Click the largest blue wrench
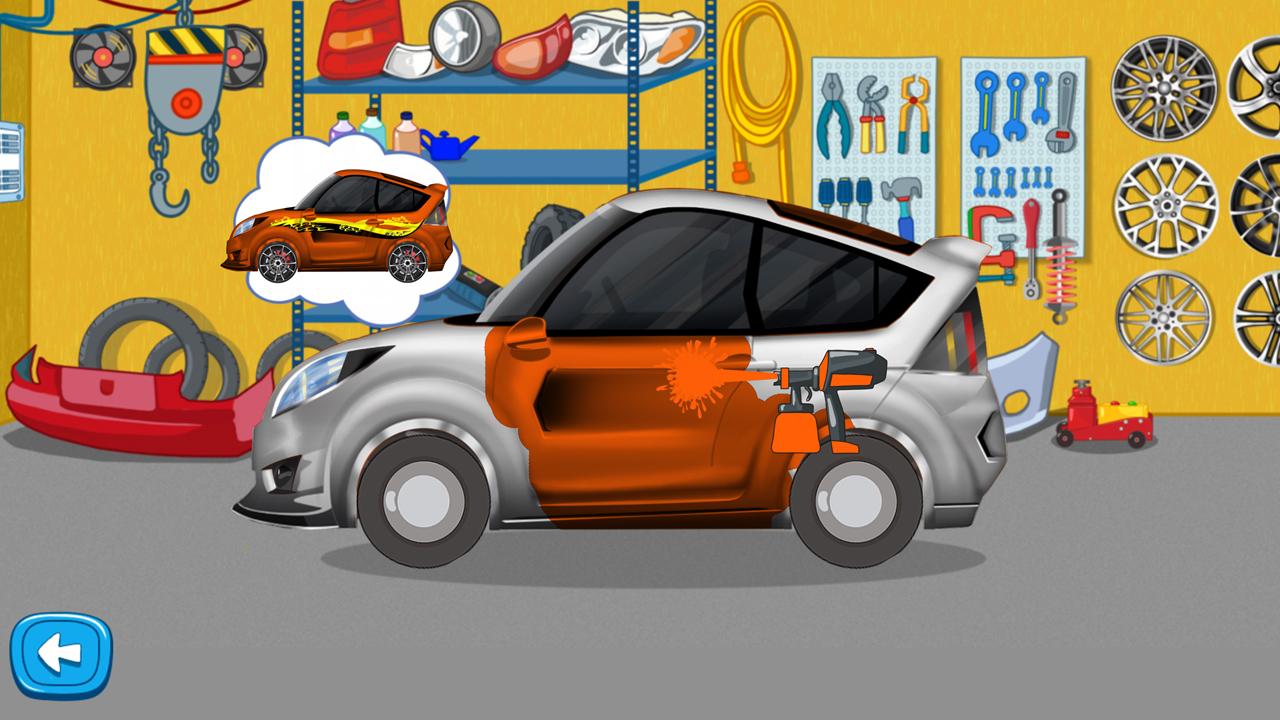The height and width of the screenshot is (720, 1280). [x=984, y=115]
